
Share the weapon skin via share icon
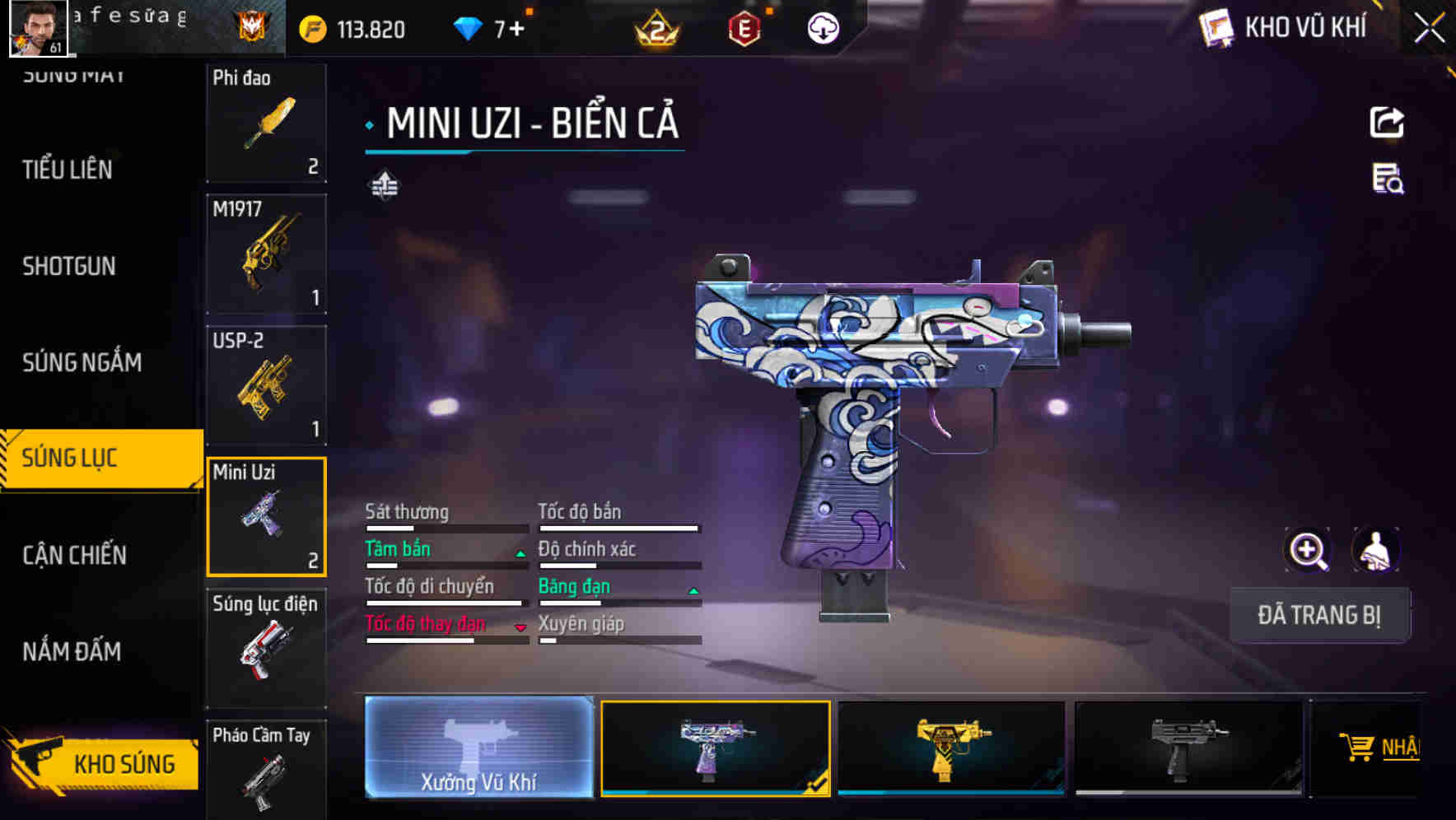(1387, 123)
